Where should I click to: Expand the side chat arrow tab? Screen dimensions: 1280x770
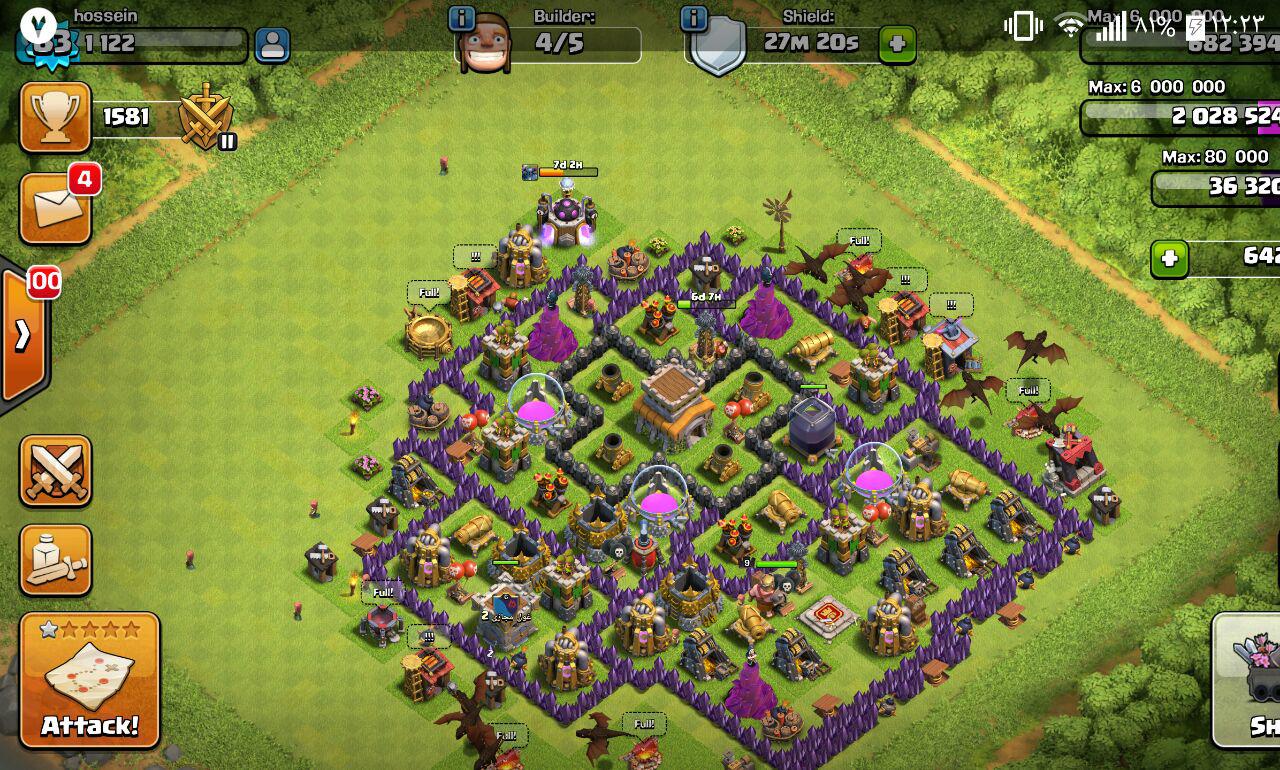pyautogui.click(x=22, y=334)
